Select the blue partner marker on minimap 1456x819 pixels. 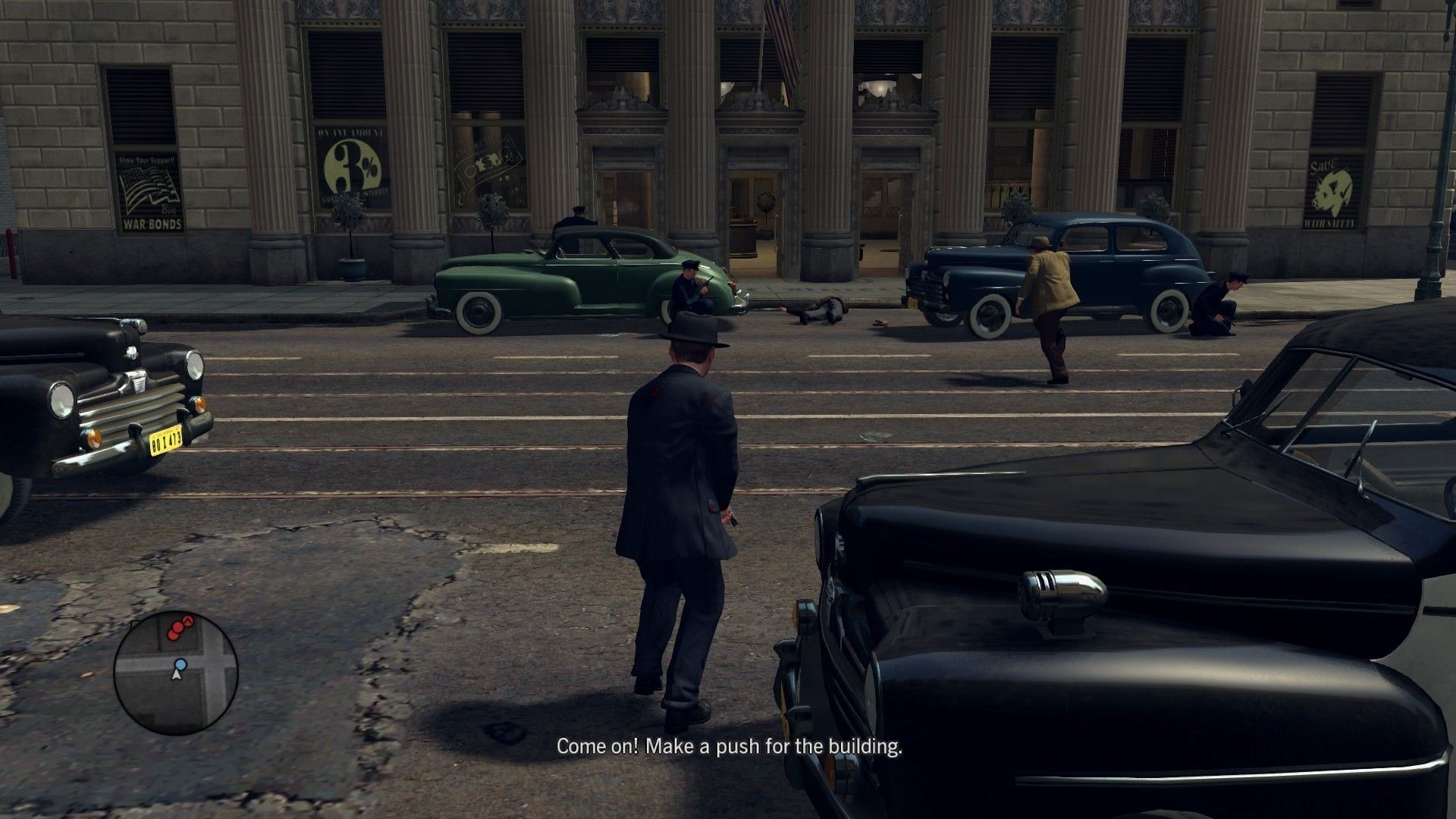coord(180,664)
